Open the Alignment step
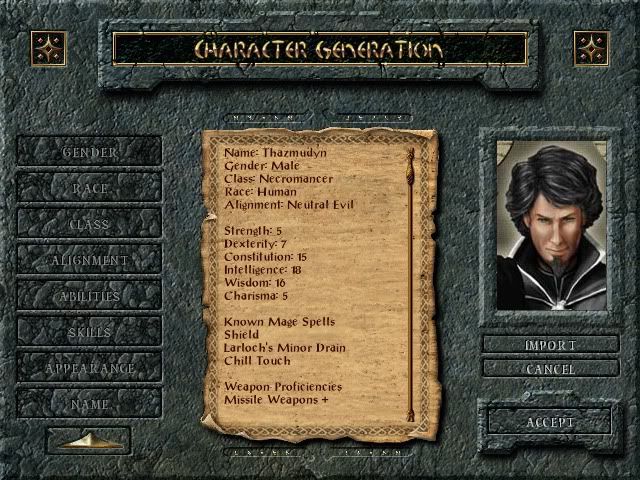This screenshot has height=480, width=640. 89,260
